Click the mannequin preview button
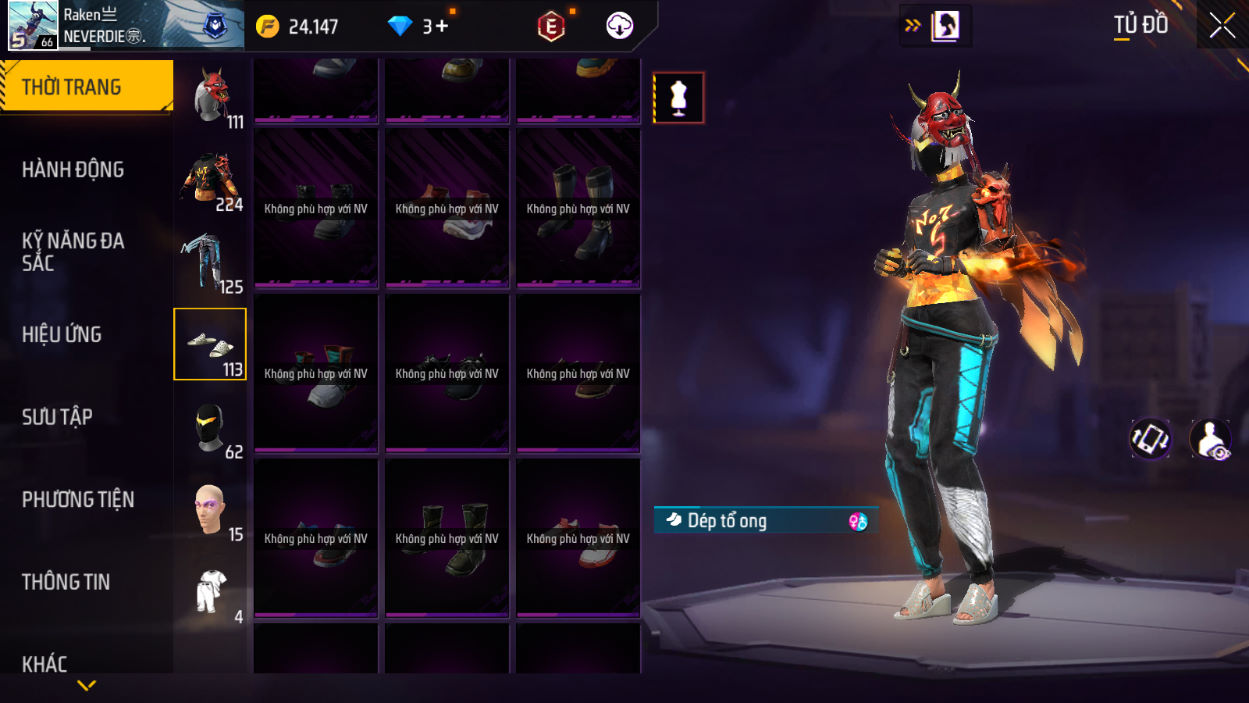The image size is (1249, 703). [679, 98]
